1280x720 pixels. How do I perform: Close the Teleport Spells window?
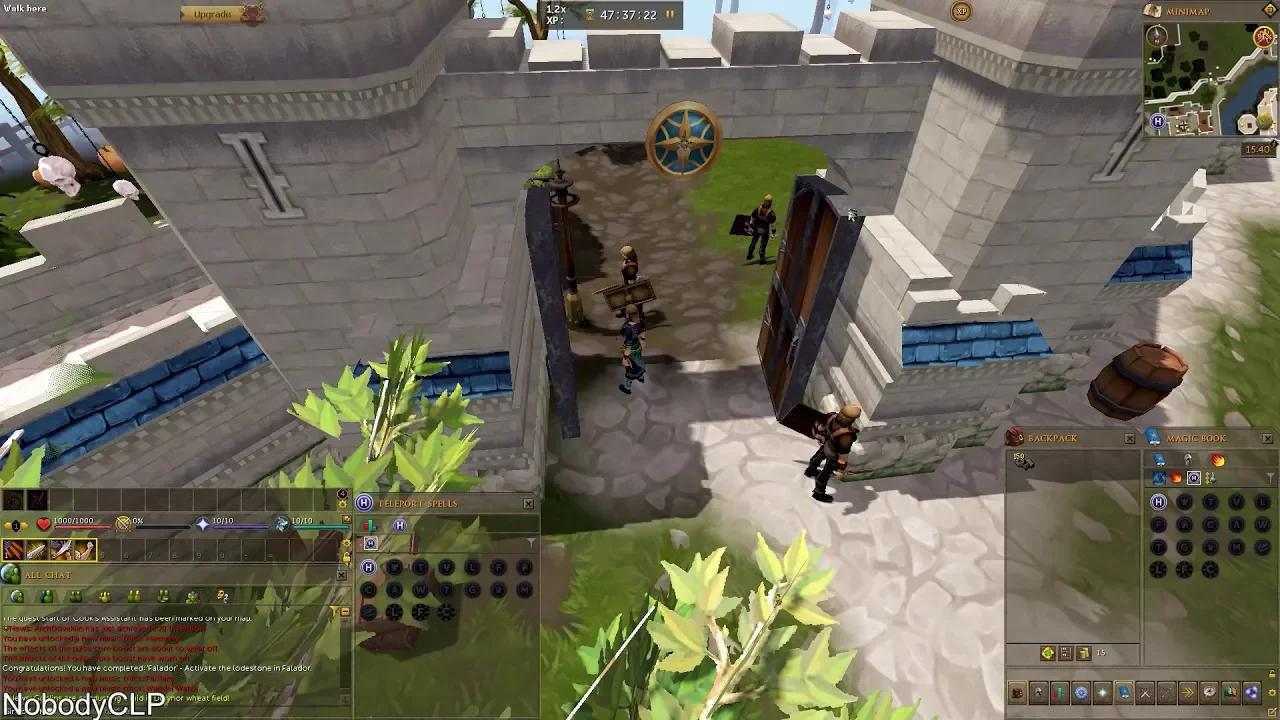[x=528, y=503]
